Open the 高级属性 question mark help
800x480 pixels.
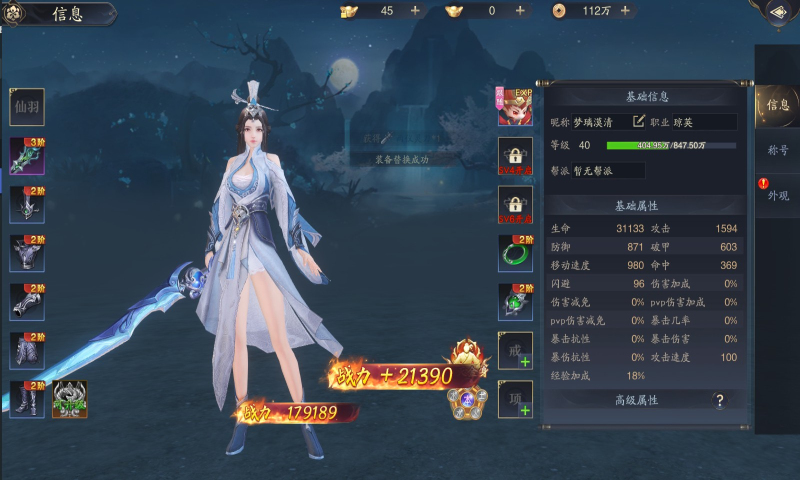(x=718, y=401)
